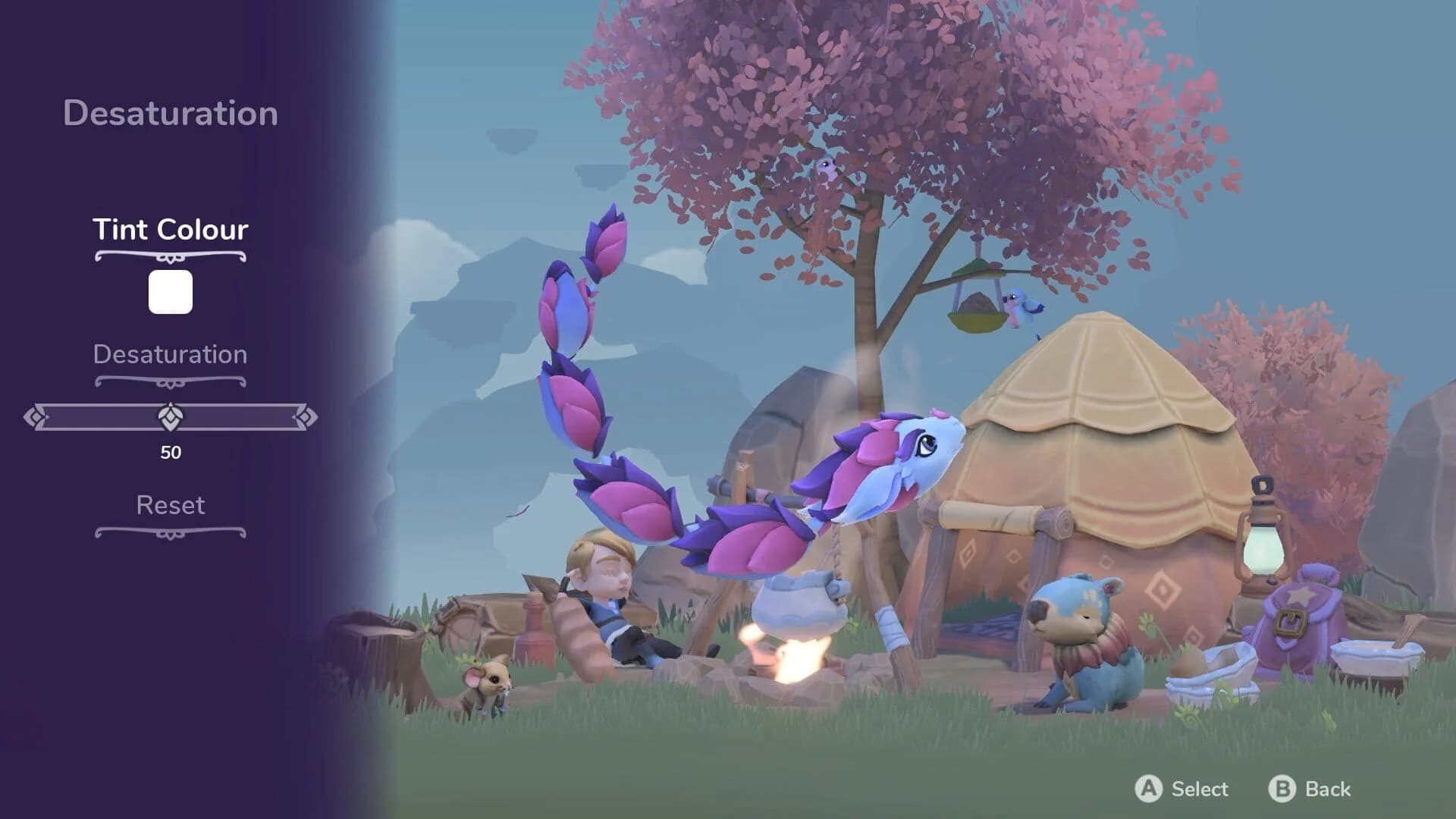Click the Desaturation panel heading
Viewport: 1456px width, 819px height.
tap(171, 114)
